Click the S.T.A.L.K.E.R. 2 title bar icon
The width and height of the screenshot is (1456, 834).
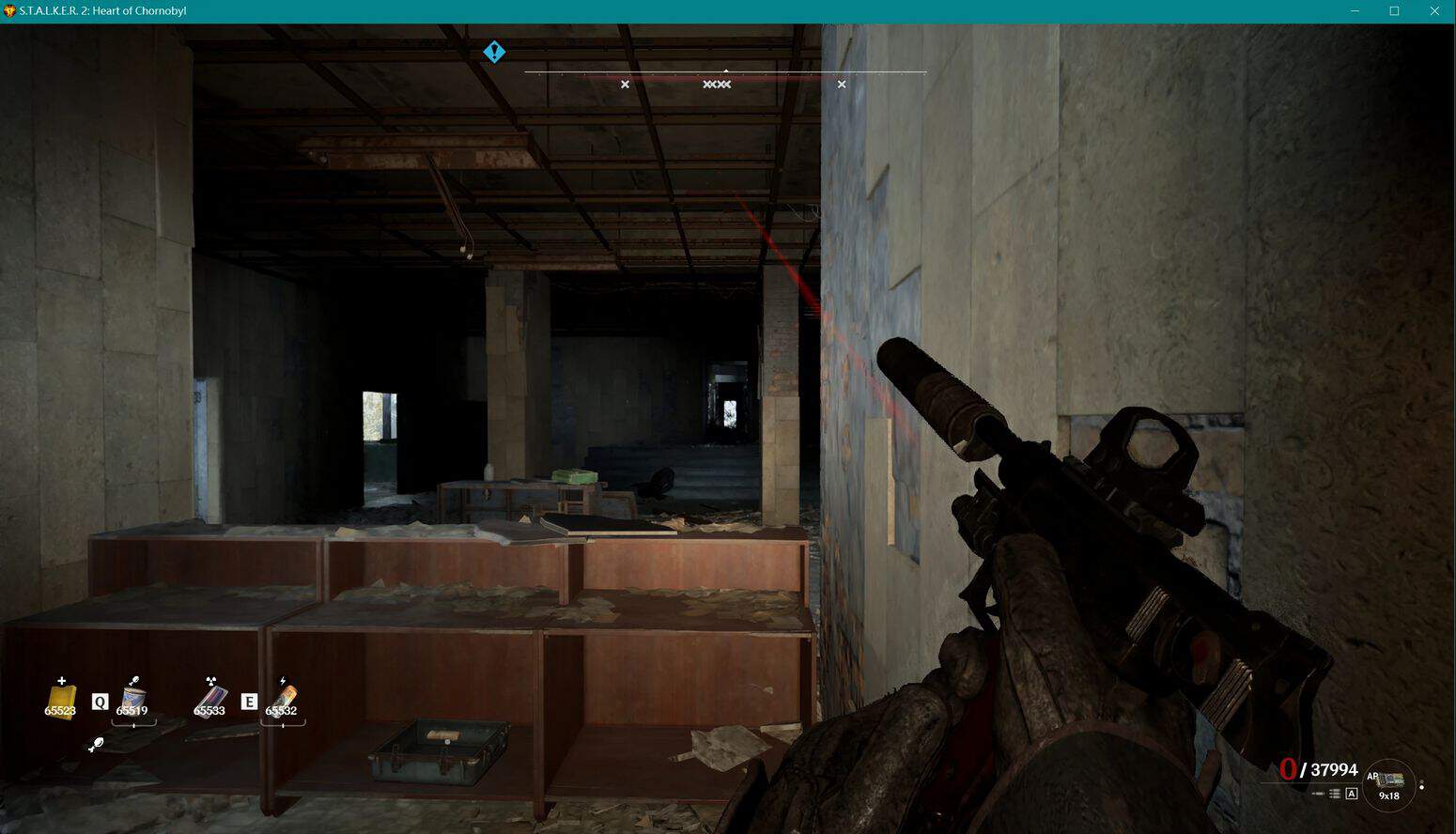coord(10,10)
